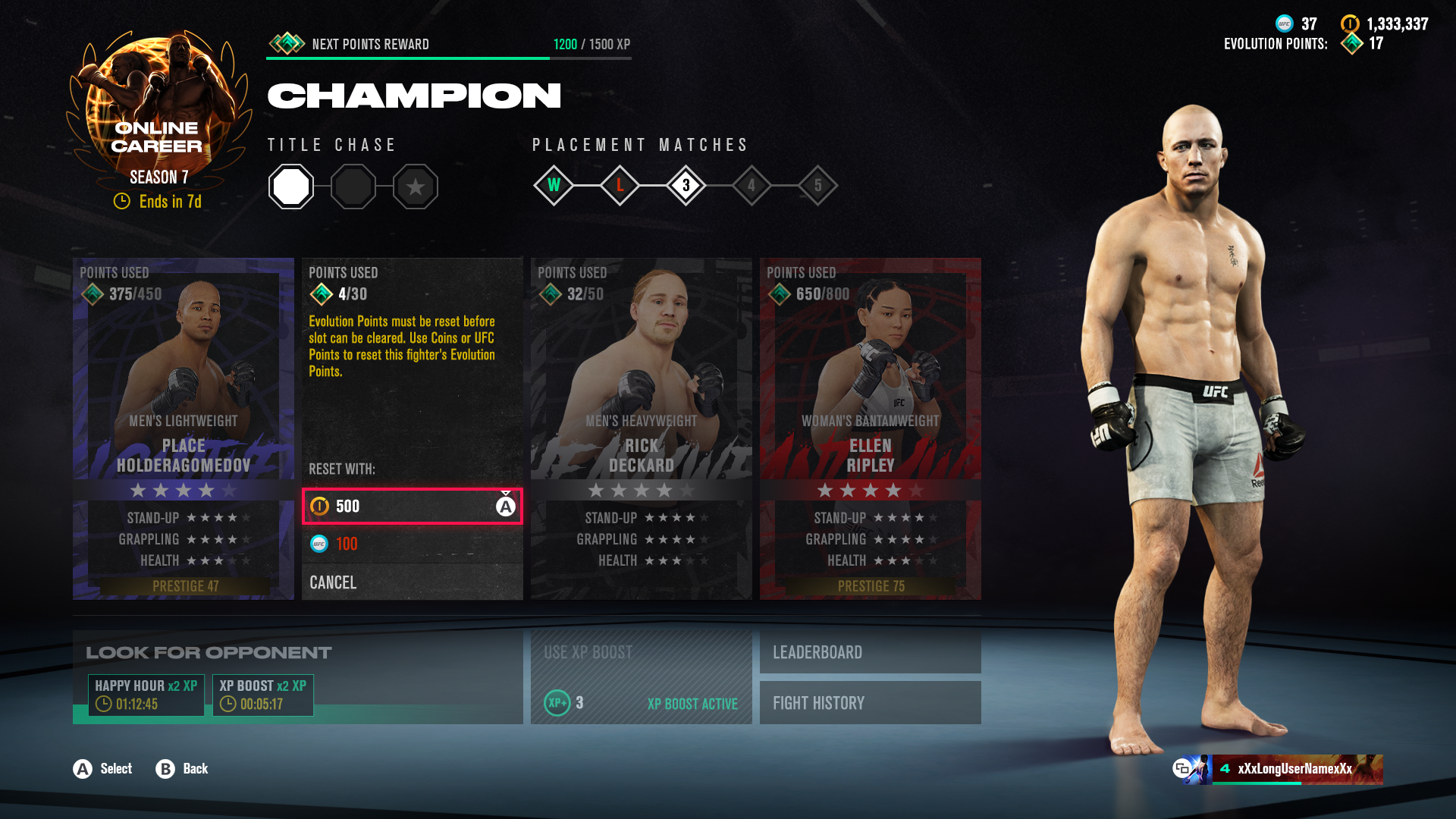Screen dimensions: 1456x819
Task: Cancel the evolution points reset
Action: coord(412,582)
